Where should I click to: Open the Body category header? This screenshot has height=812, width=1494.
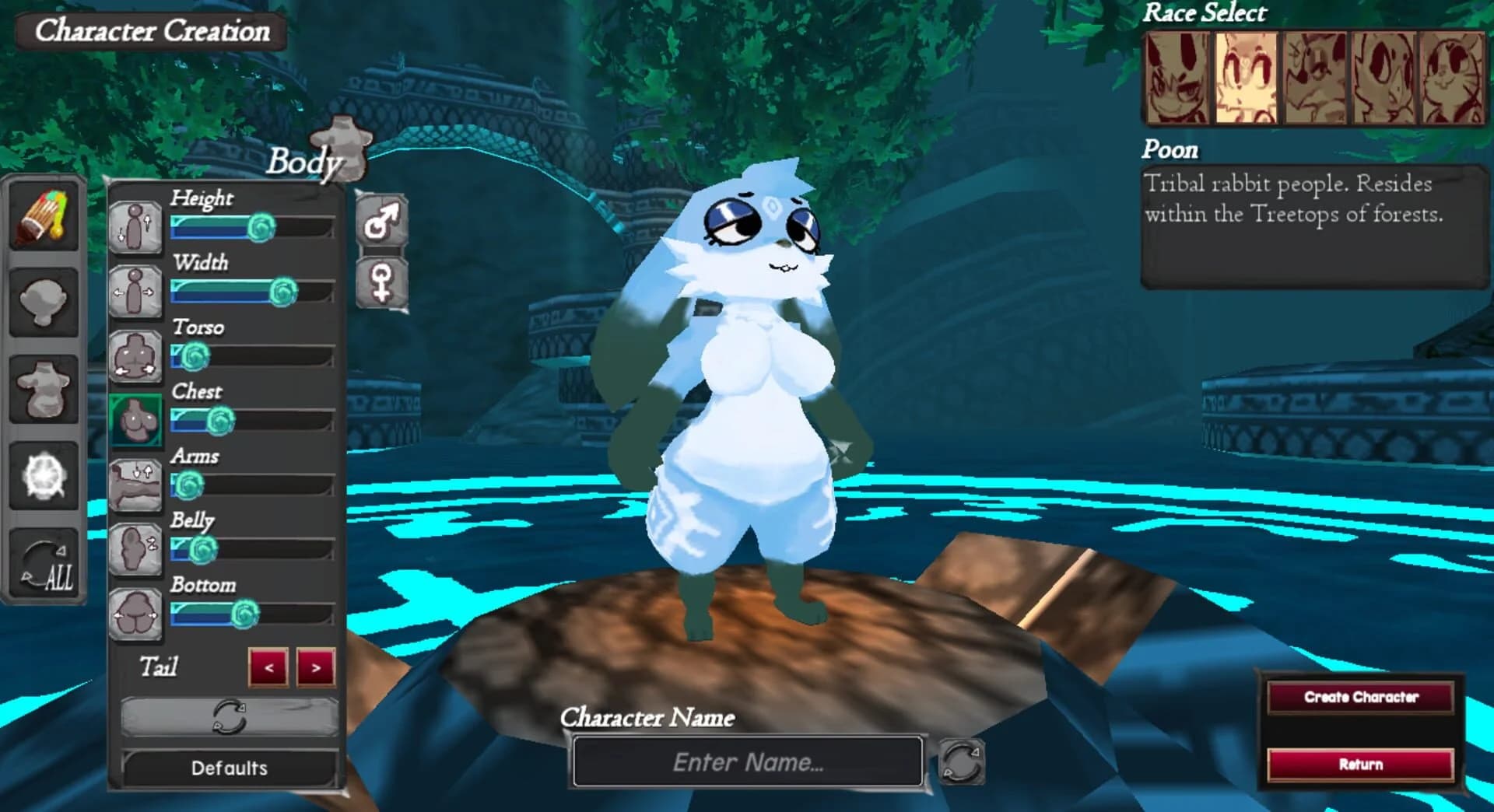point(307,162)
